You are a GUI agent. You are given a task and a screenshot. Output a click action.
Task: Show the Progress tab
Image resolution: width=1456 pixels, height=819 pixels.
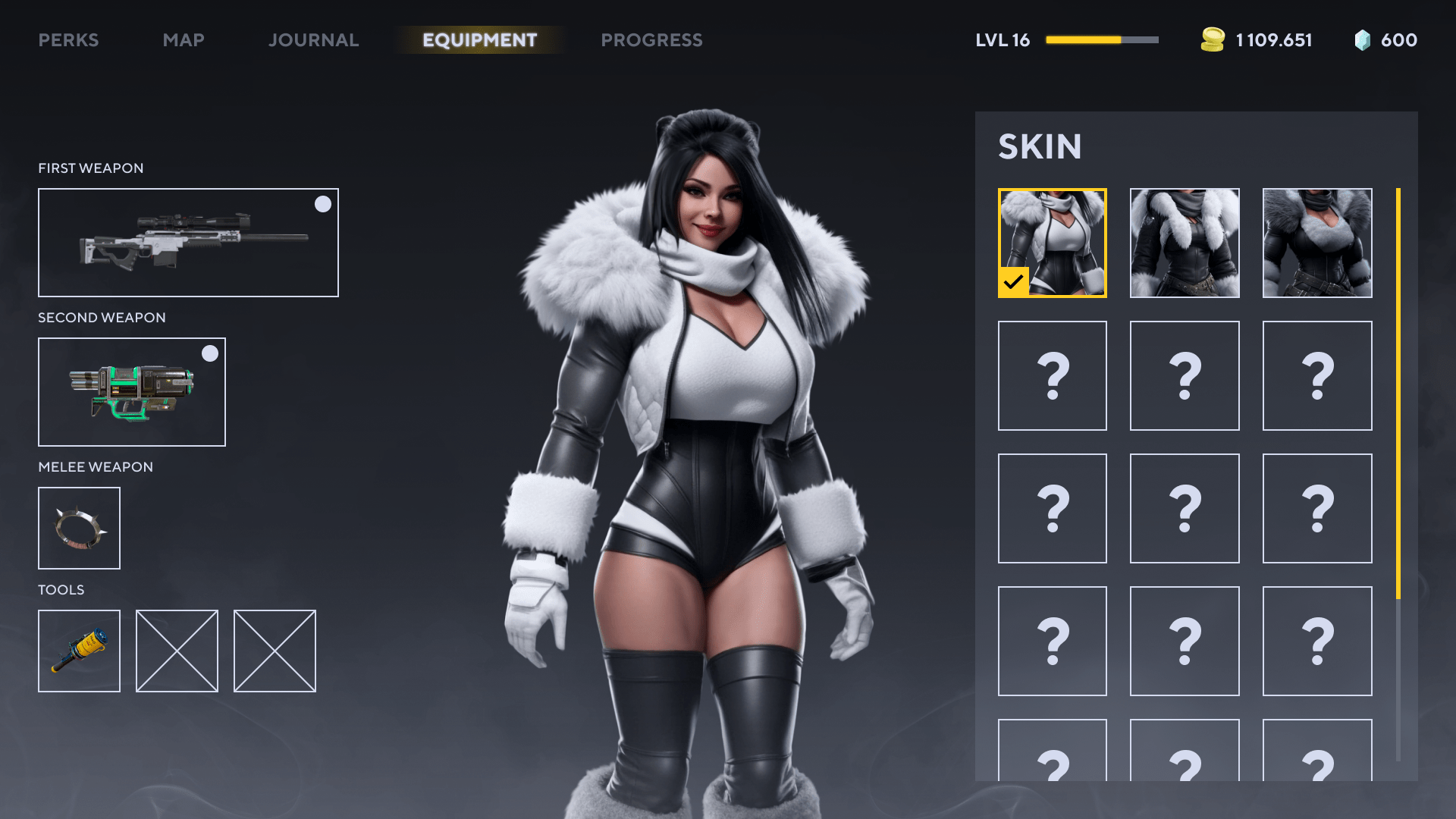coord(651,40)
